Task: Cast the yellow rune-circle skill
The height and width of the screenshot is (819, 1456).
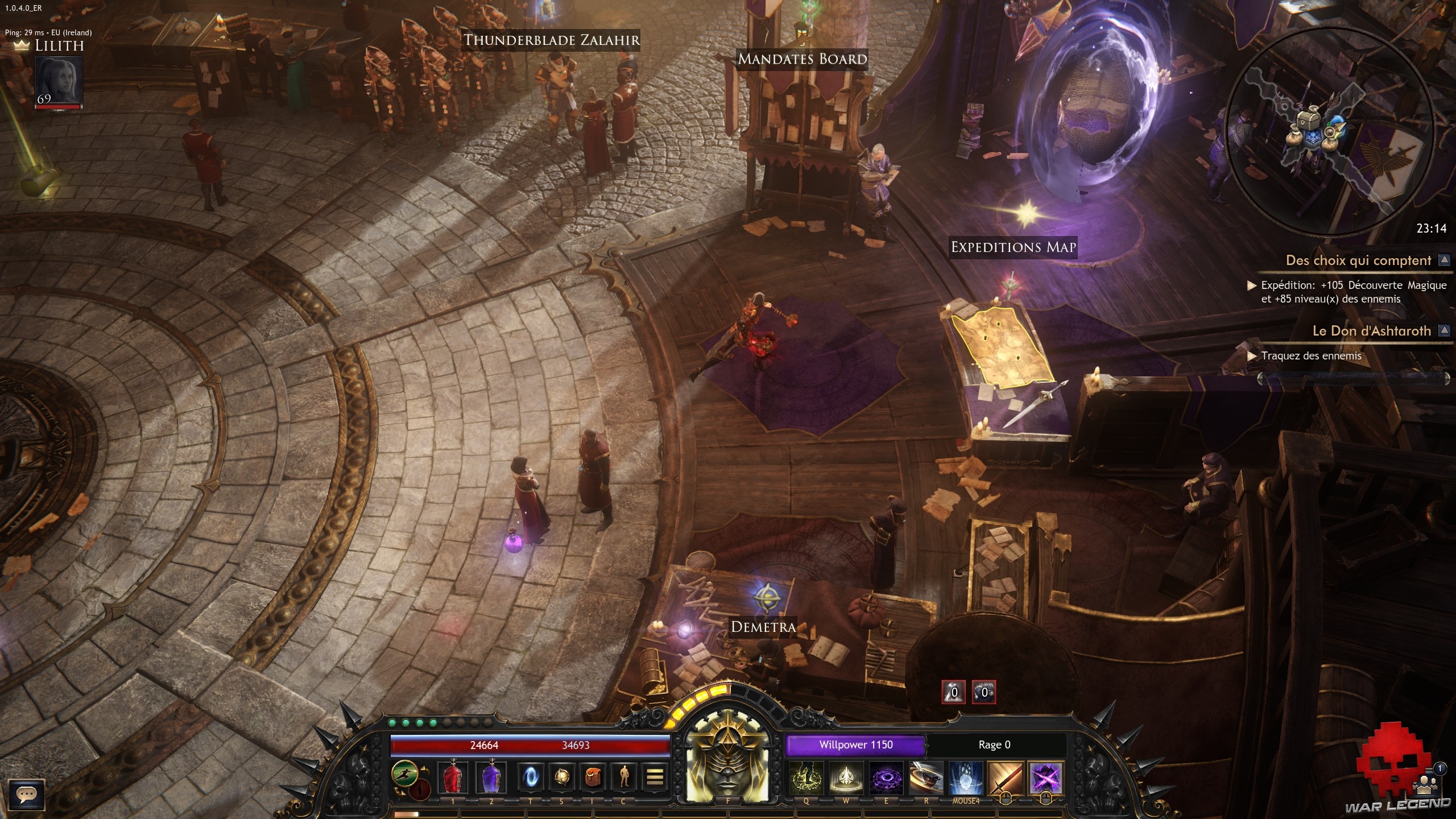Action: 806,778
